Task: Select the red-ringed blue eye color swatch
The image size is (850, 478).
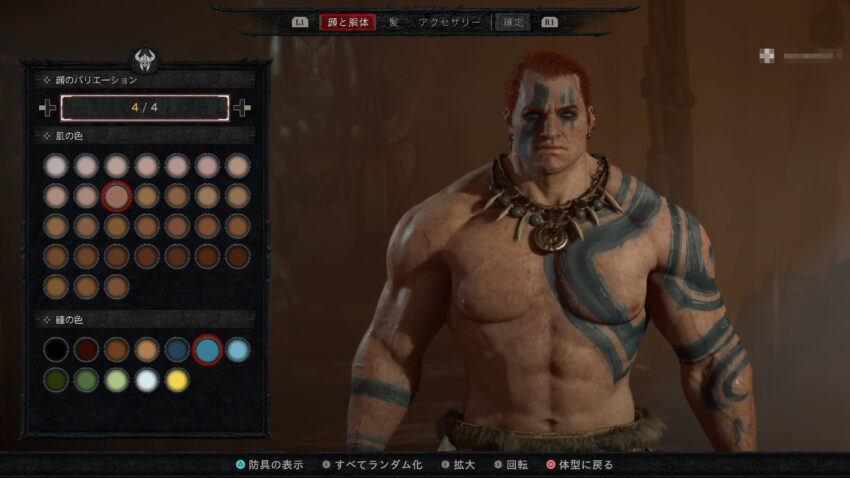Action: point(207,349)
